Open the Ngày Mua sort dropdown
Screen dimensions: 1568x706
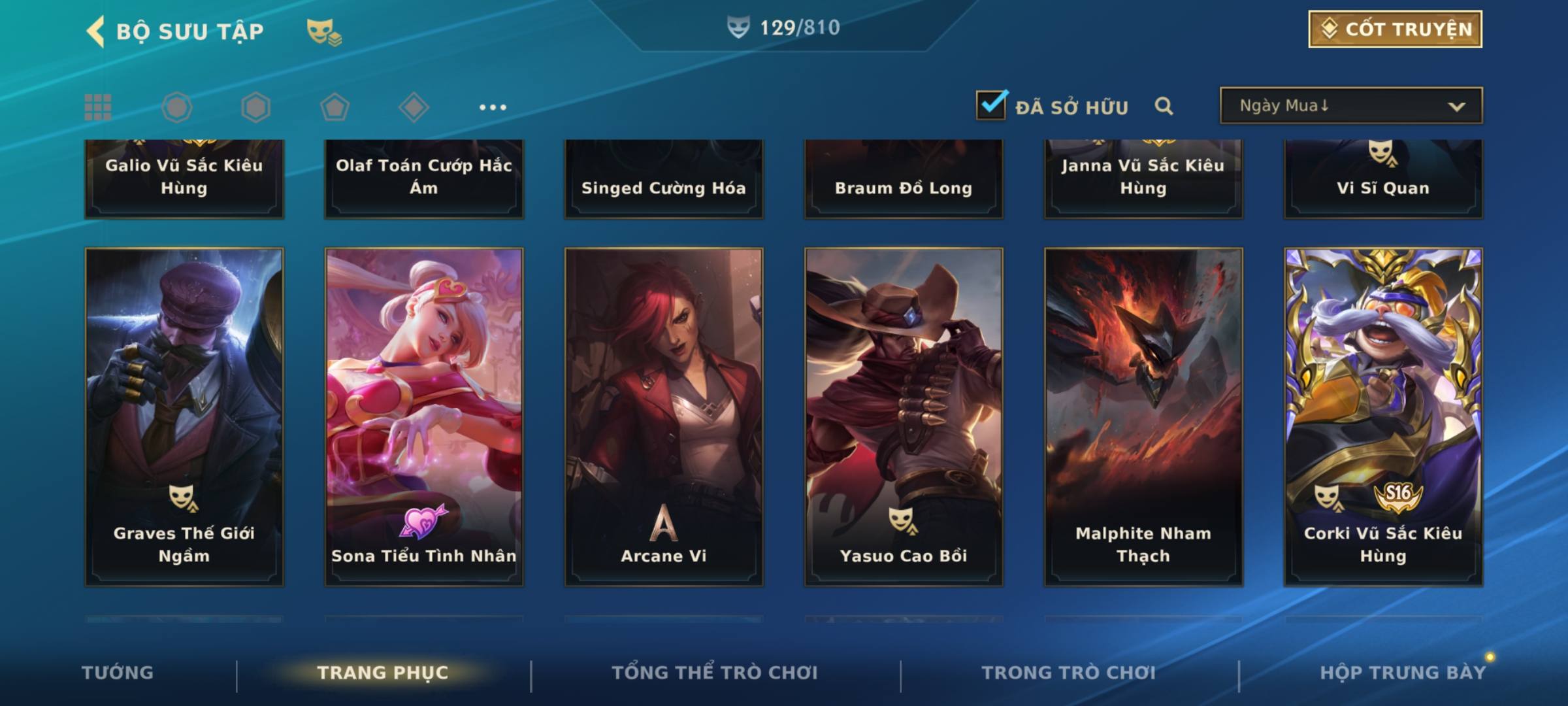(x=1350, y=106)
